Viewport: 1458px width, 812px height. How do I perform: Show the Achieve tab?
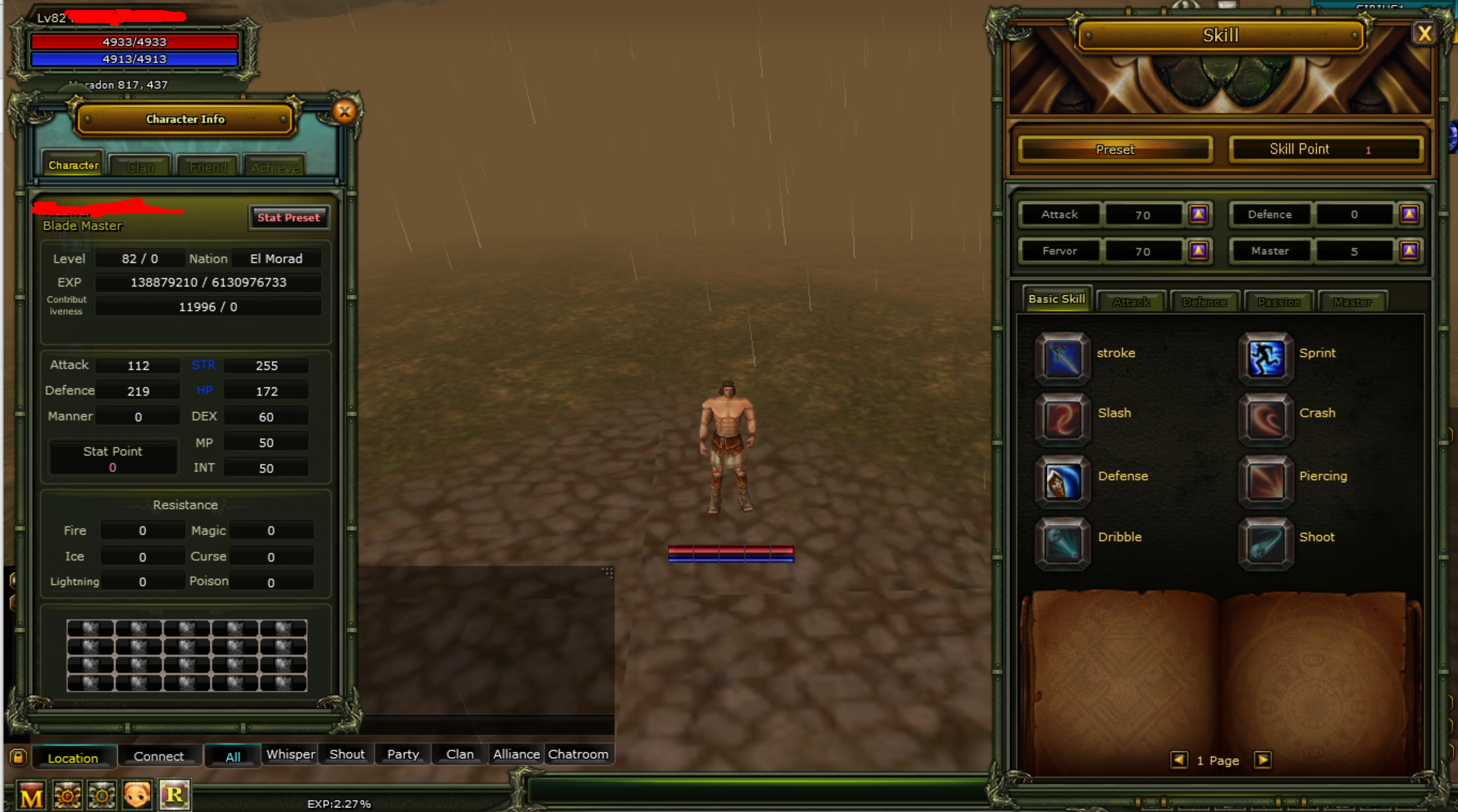tap(275, 167)
